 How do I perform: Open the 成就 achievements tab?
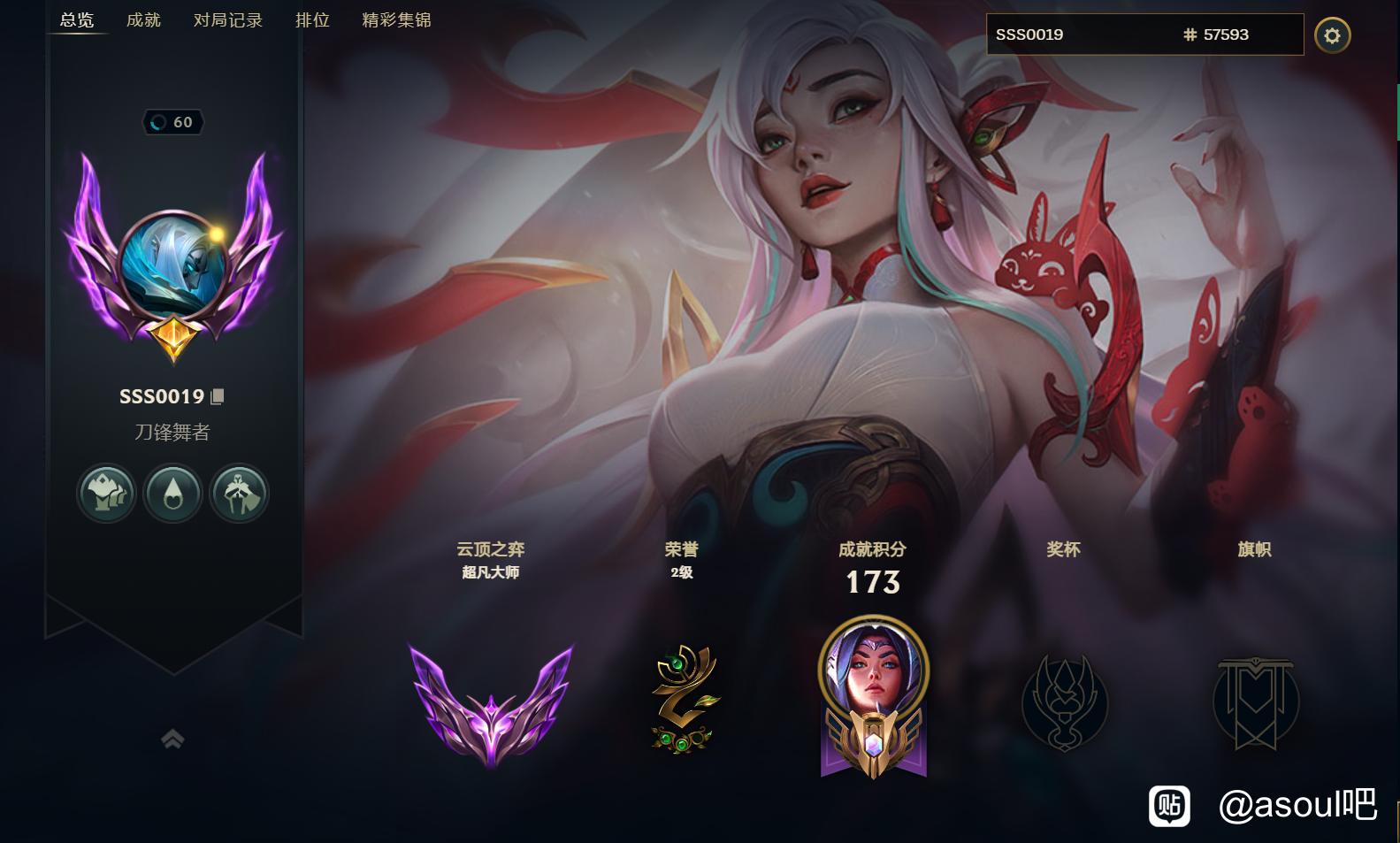[x=143, y=19]
